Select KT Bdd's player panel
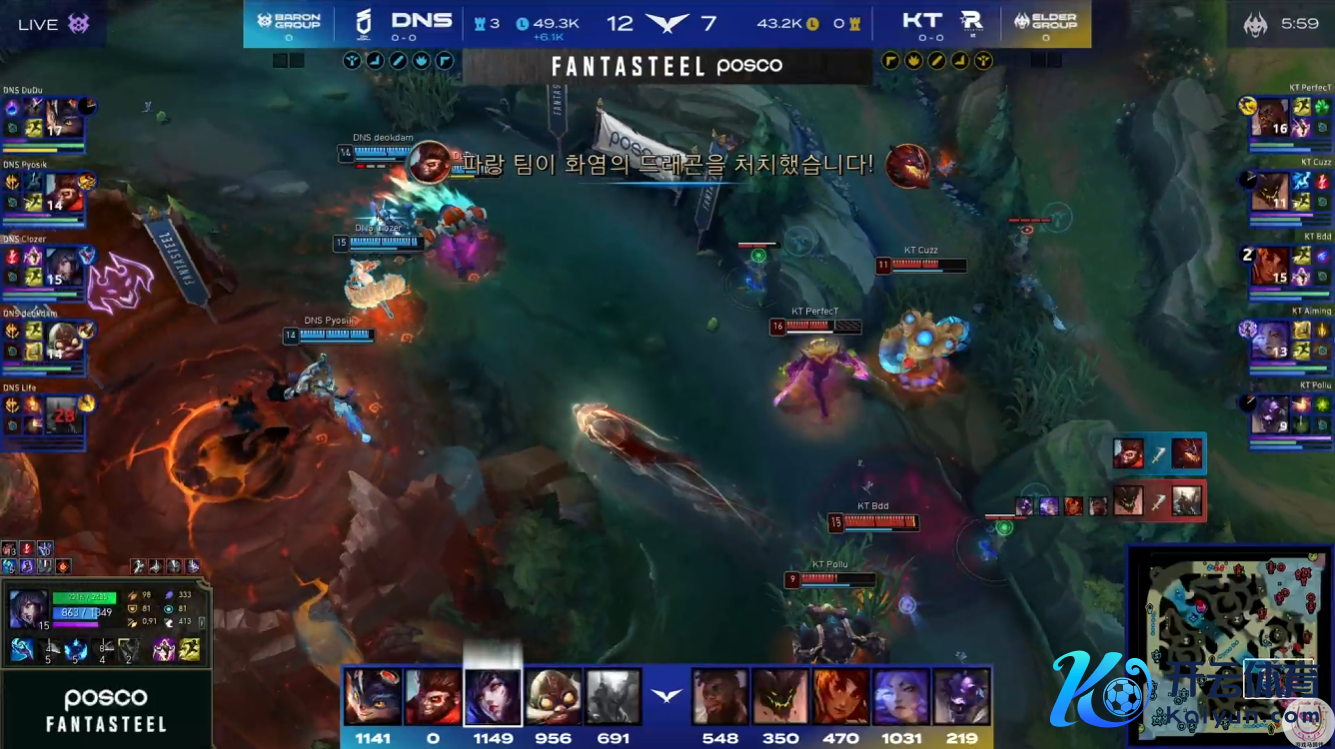The image size is (1335, 749). (1288, 268)
